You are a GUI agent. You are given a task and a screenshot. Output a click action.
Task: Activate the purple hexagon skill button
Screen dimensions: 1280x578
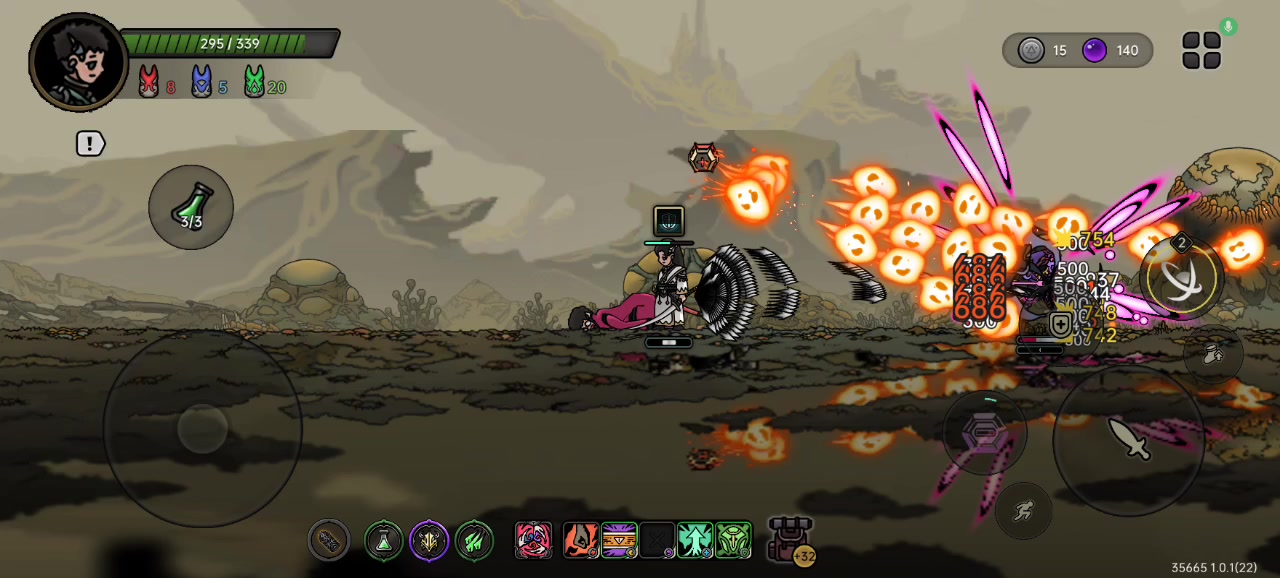[x=985, y=431]
